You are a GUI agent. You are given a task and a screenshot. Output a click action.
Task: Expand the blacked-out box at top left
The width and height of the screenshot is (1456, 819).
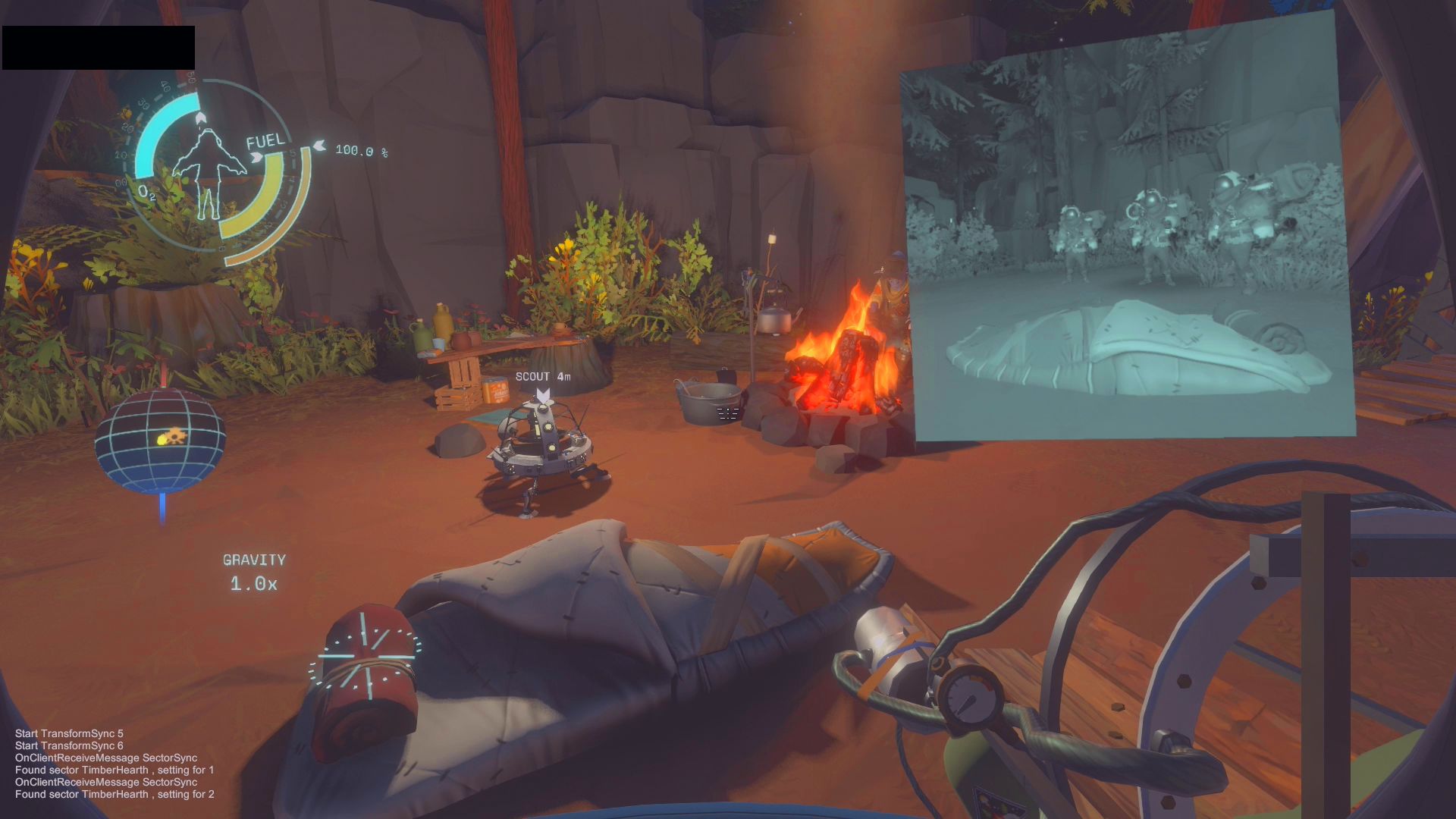pos(97,47)
